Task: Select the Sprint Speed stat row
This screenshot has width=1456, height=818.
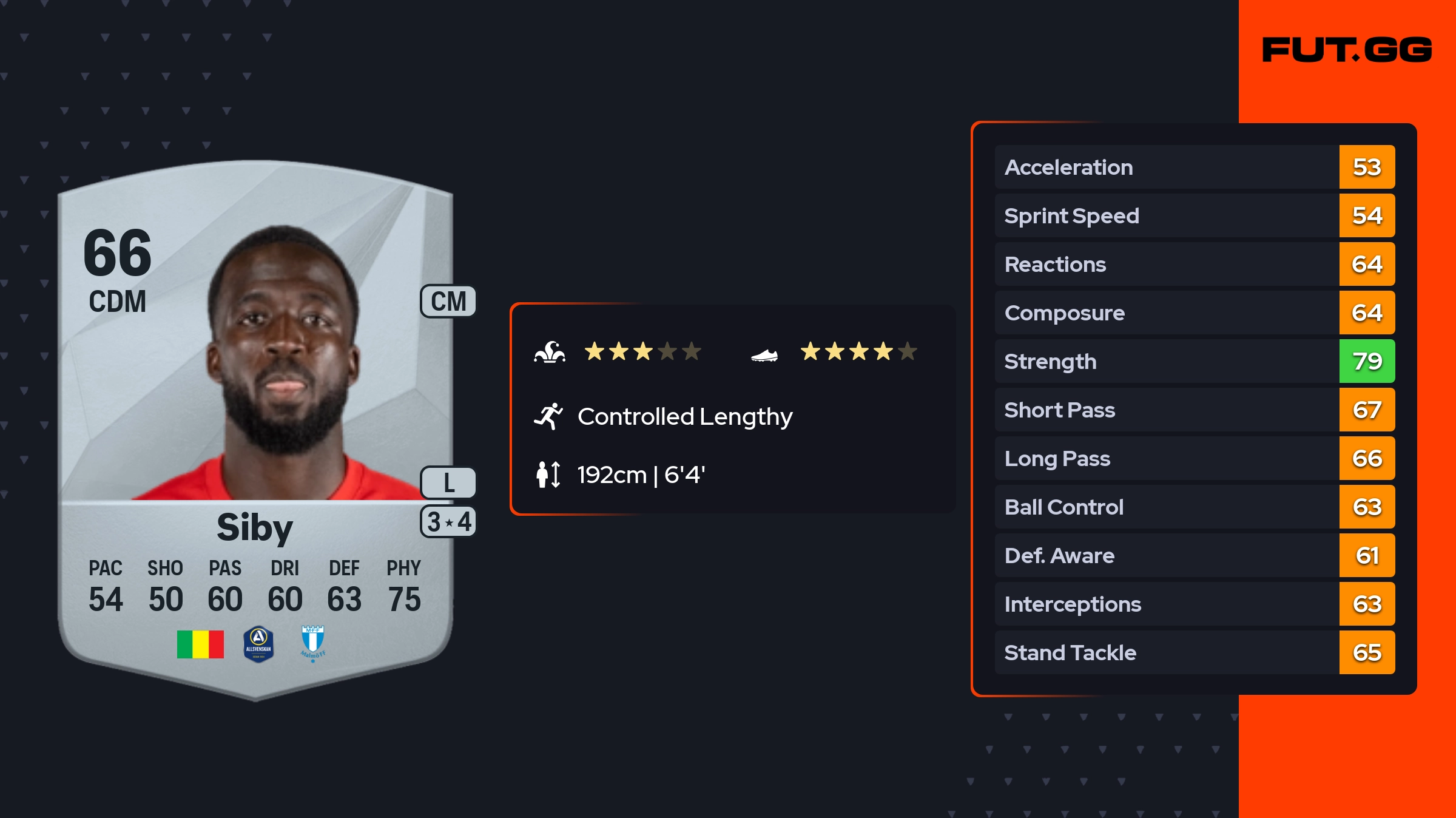Action: [1194, 215]
